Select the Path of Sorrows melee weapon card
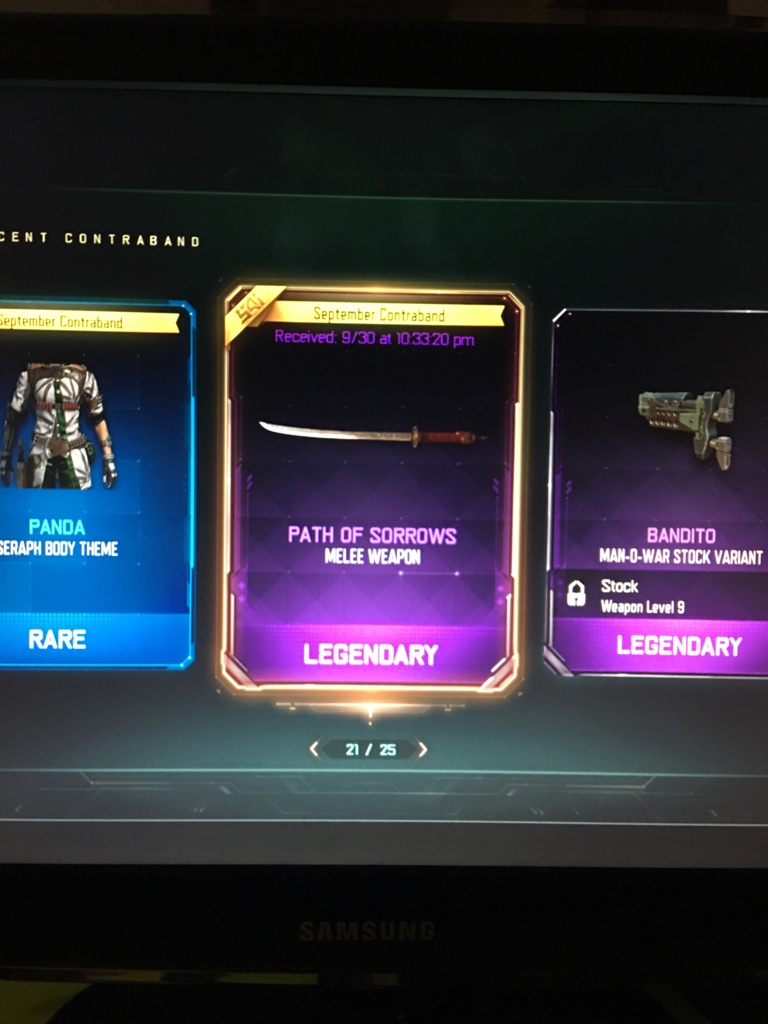 click(x=372, y=490)
